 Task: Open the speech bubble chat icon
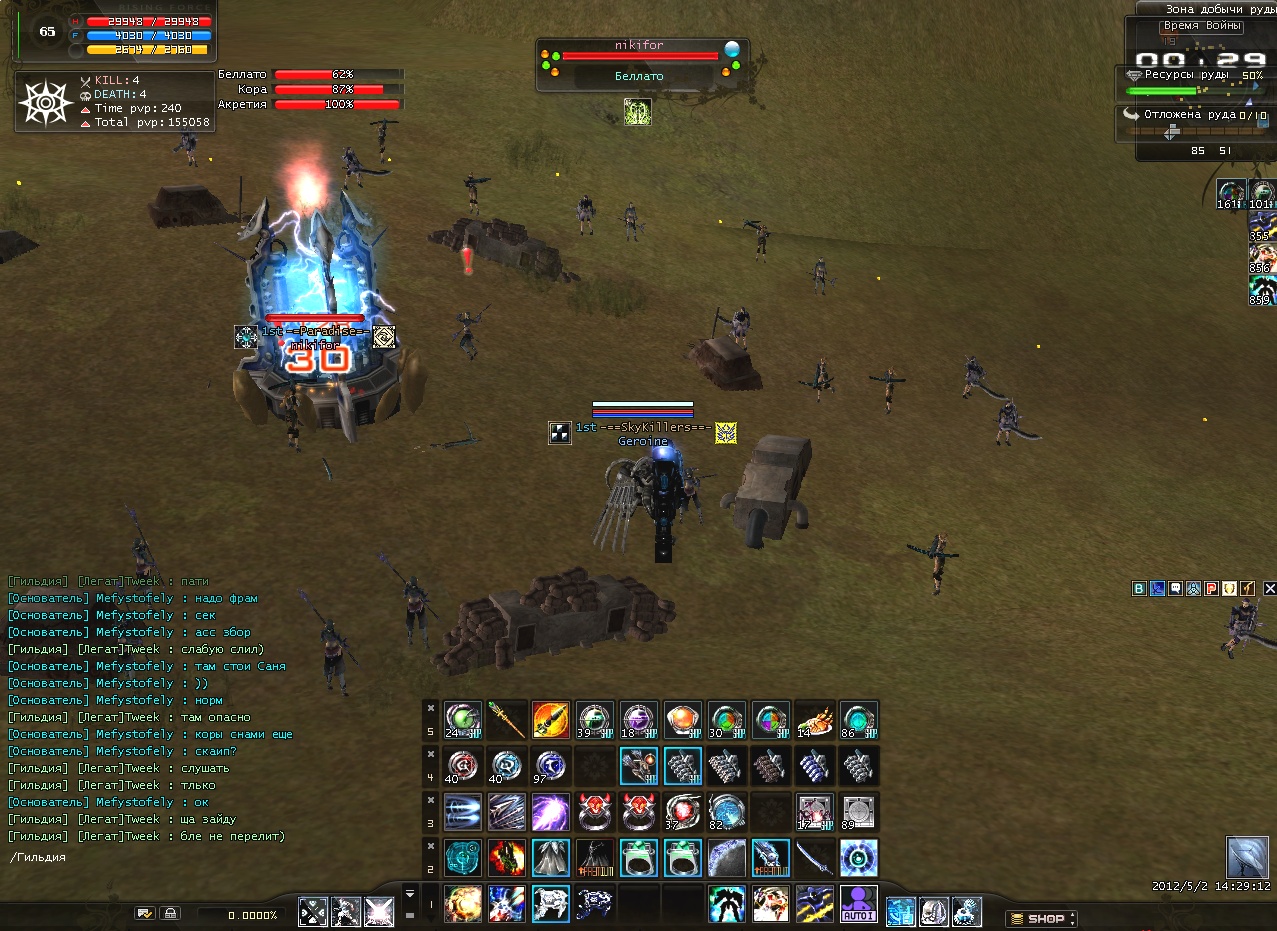(x=1175, y=589)
